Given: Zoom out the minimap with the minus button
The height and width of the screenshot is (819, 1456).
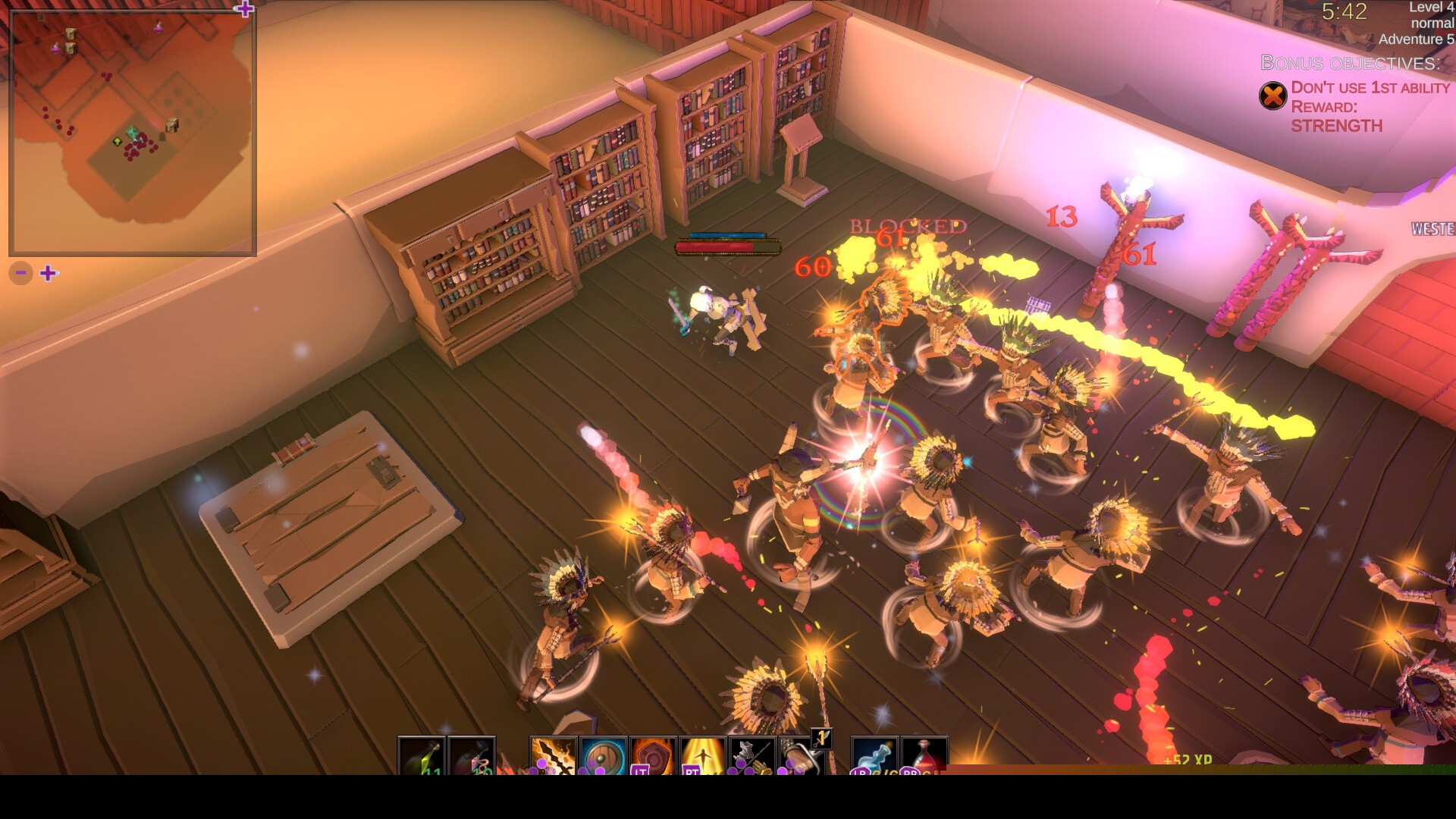Looking at the screenshot, I should coord(21,273).
